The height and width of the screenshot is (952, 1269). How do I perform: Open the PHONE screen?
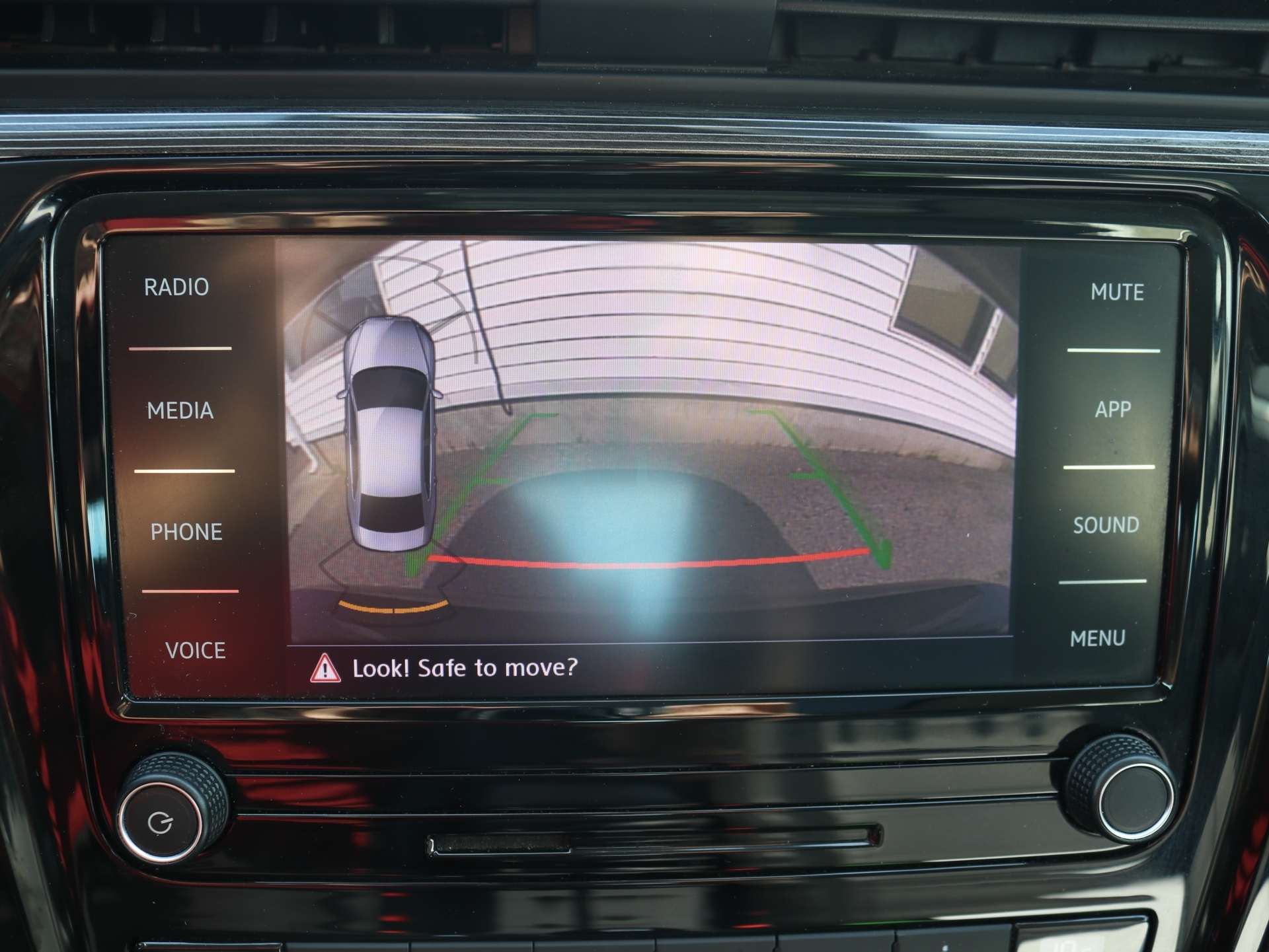pos(186,532)
